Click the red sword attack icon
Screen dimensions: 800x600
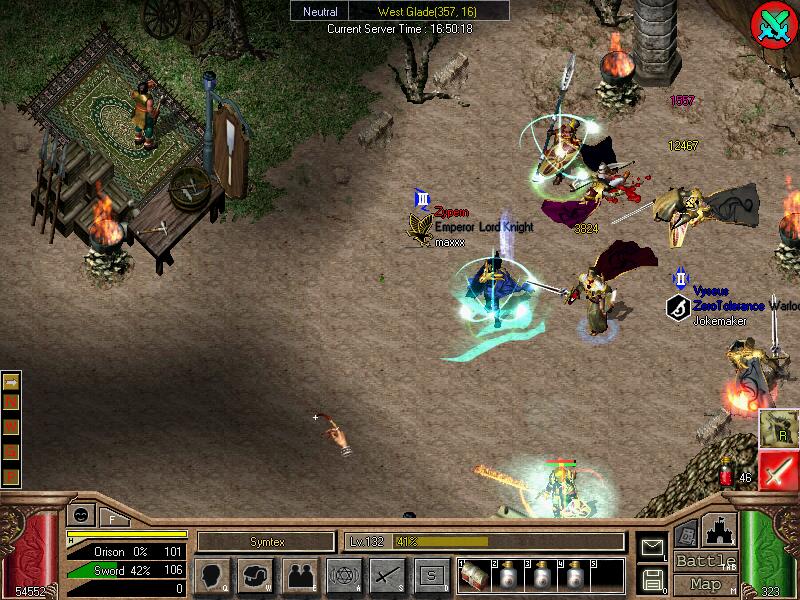tap(778, 469)
